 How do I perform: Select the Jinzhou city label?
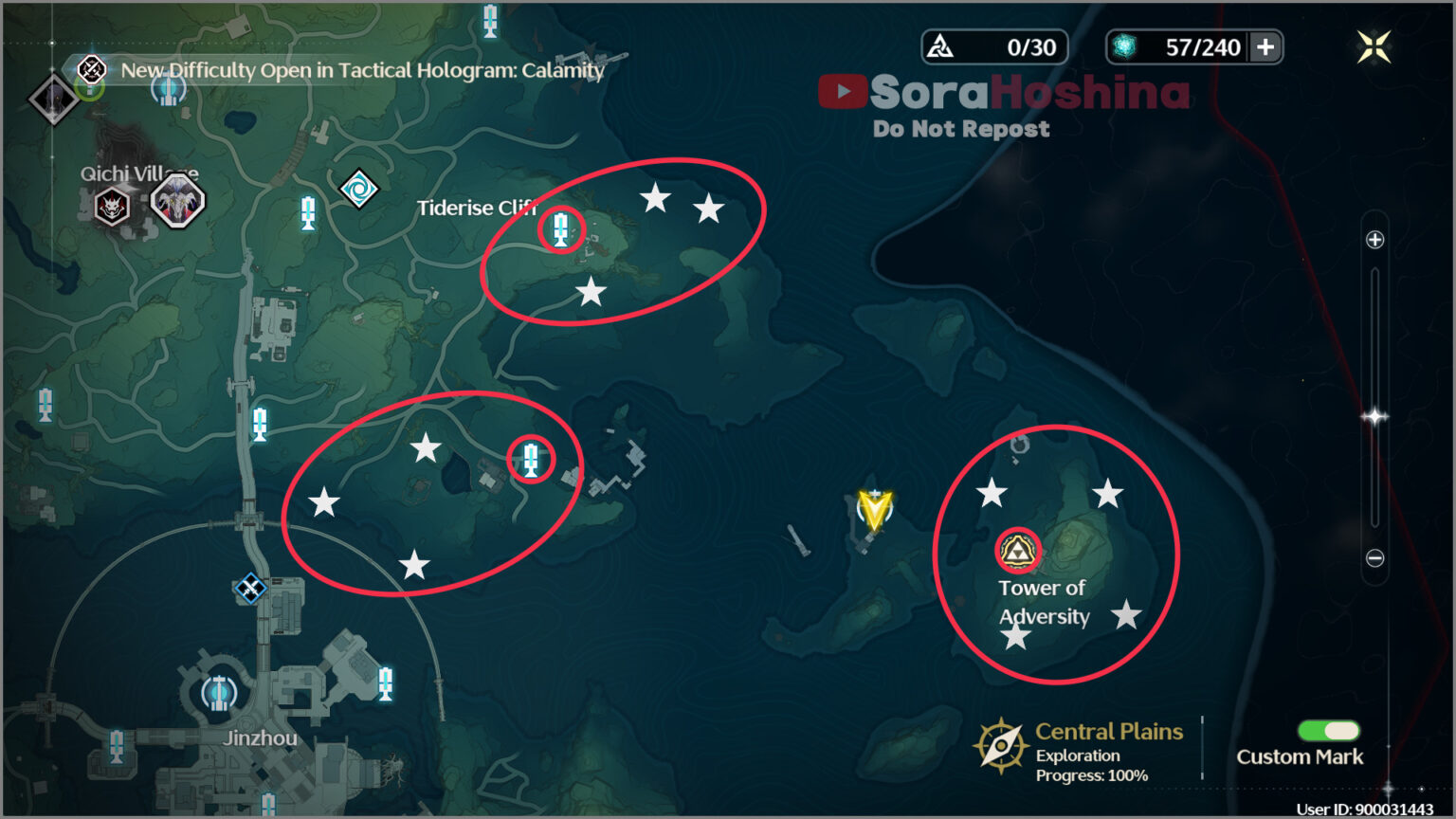pos(260,737)
